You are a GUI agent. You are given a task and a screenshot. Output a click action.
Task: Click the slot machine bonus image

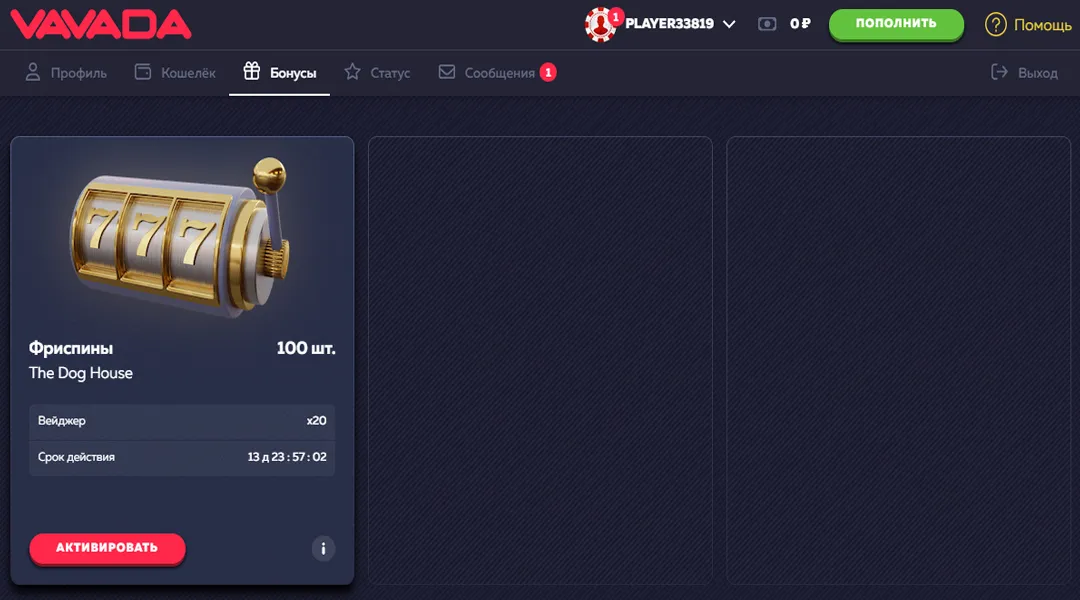(181, 236)
